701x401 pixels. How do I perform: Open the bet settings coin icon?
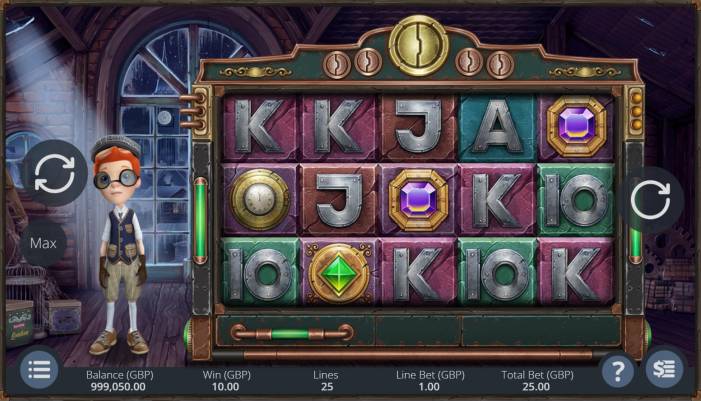pos(663,370)
